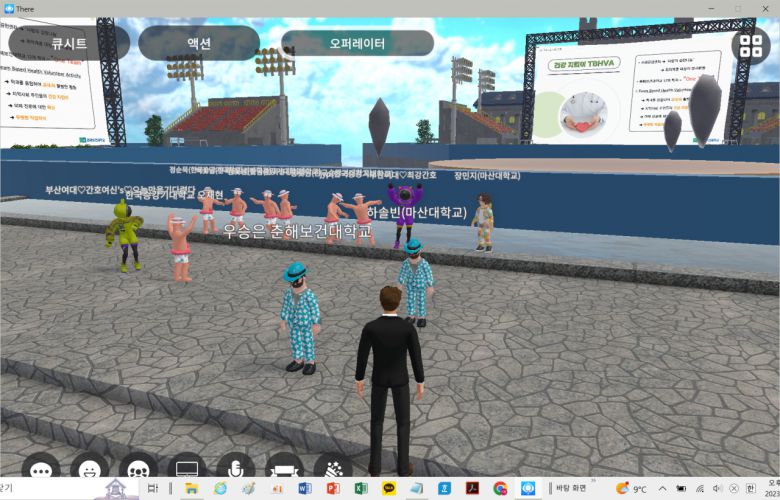The width and height of the screenshot is (780, 500).
Task: Open the 액션 menu
Action: [198, 44]
